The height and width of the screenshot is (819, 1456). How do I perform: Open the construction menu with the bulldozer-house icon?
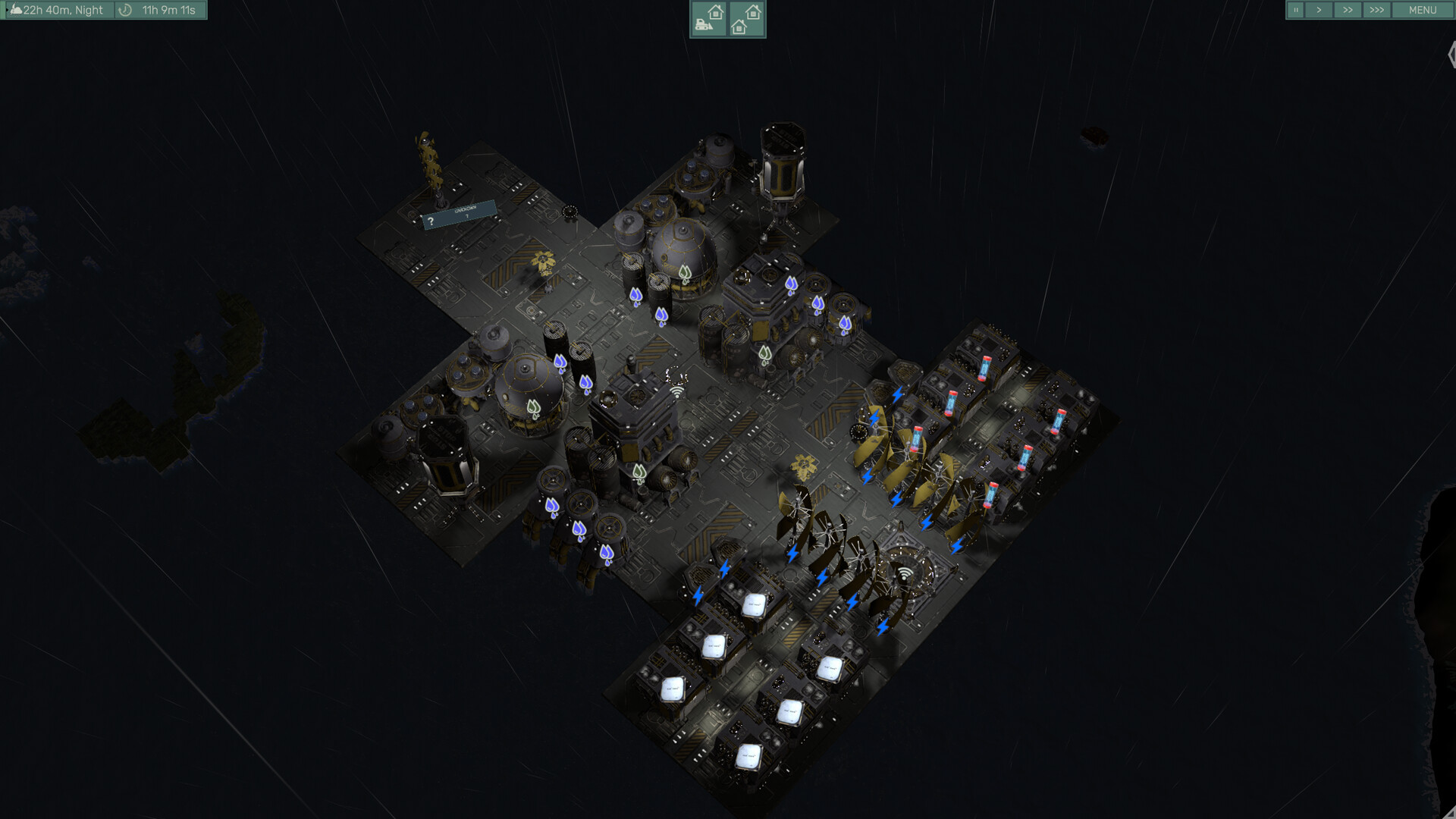pyautogui.click(x=708, y=18)
